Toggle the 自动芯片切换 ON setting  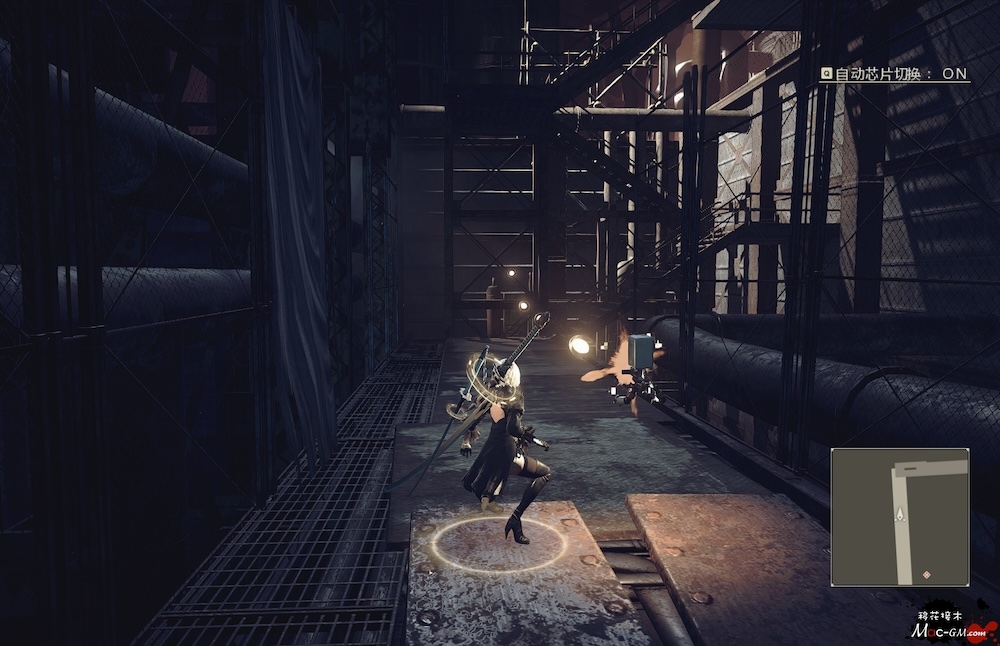(x=895, y=73)
